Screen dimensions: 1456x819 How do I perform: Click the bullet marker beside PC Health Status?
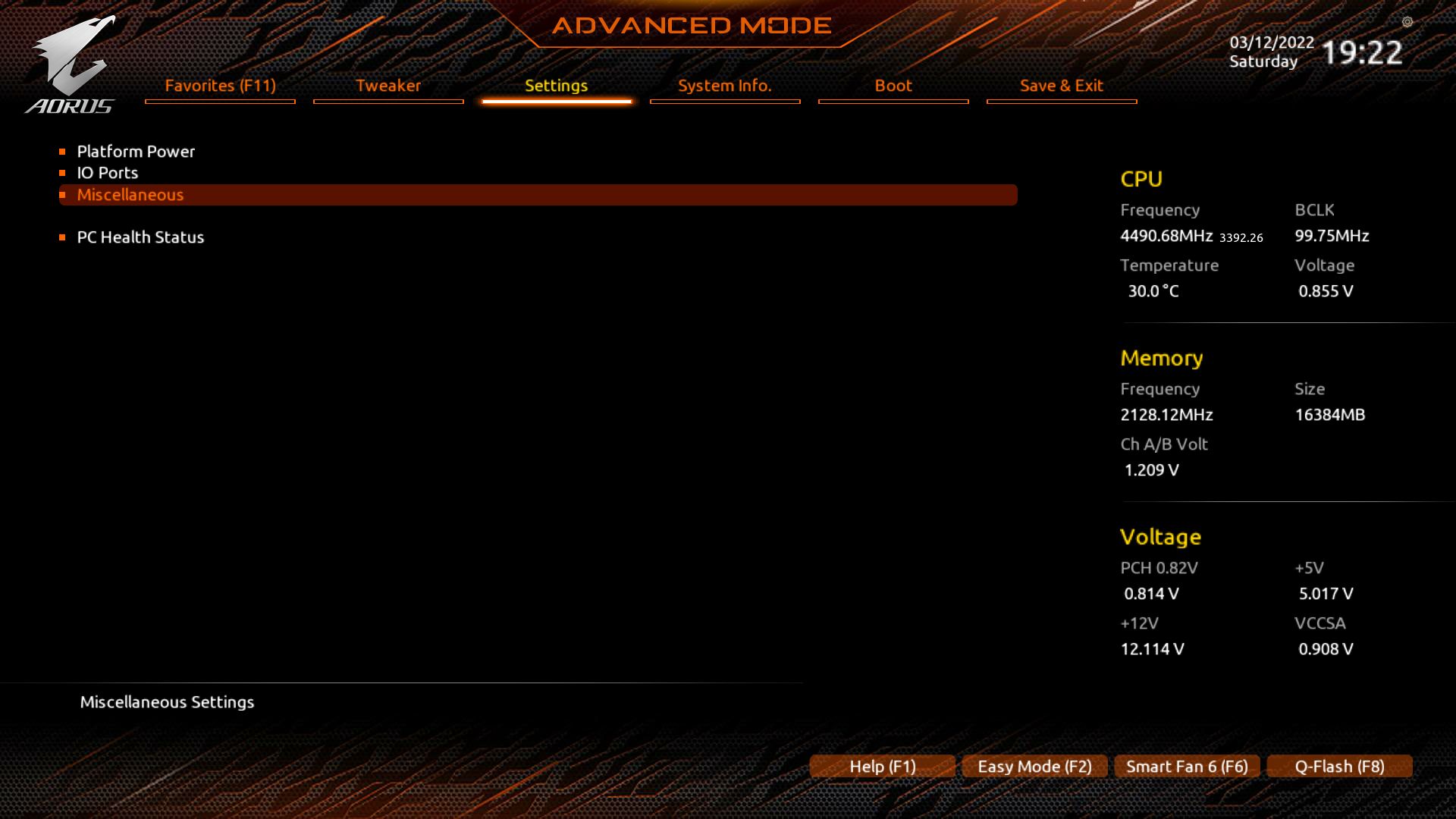coord(64,237)
